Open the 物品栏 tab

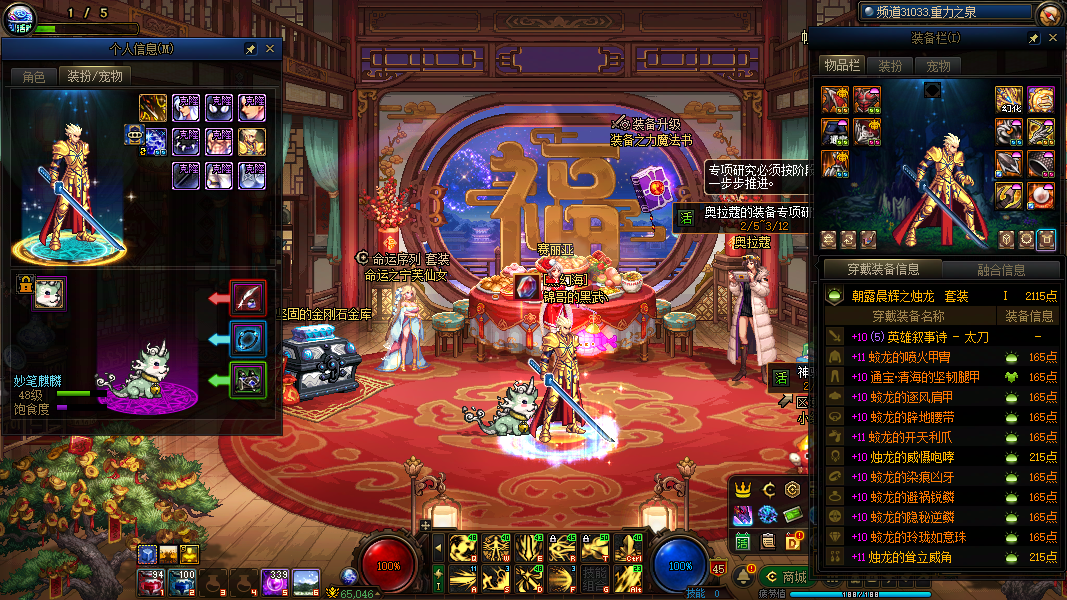coord(842,65)
